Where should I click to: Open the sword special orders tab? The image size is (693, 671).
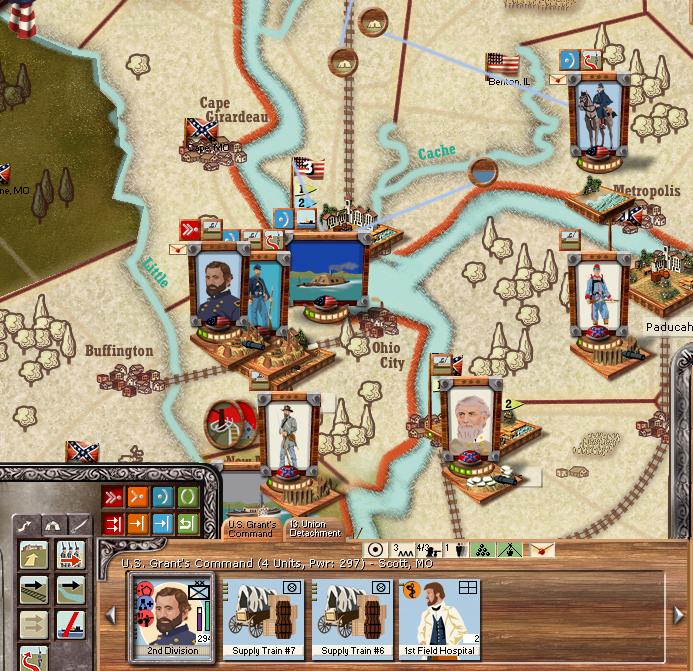tap(78, 524)
